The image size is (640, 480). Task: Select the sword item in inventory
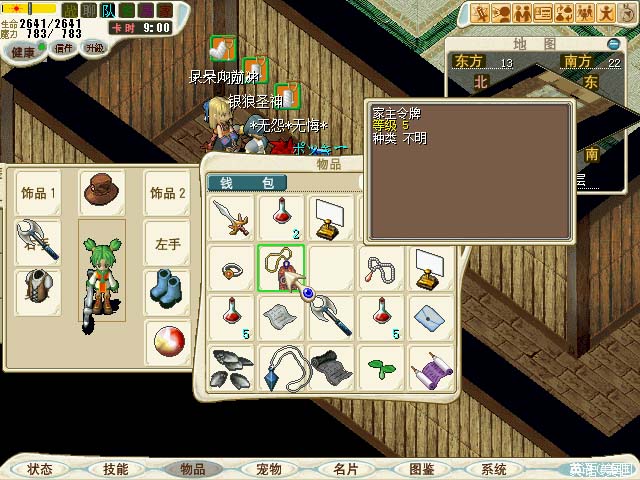point(232,219)
